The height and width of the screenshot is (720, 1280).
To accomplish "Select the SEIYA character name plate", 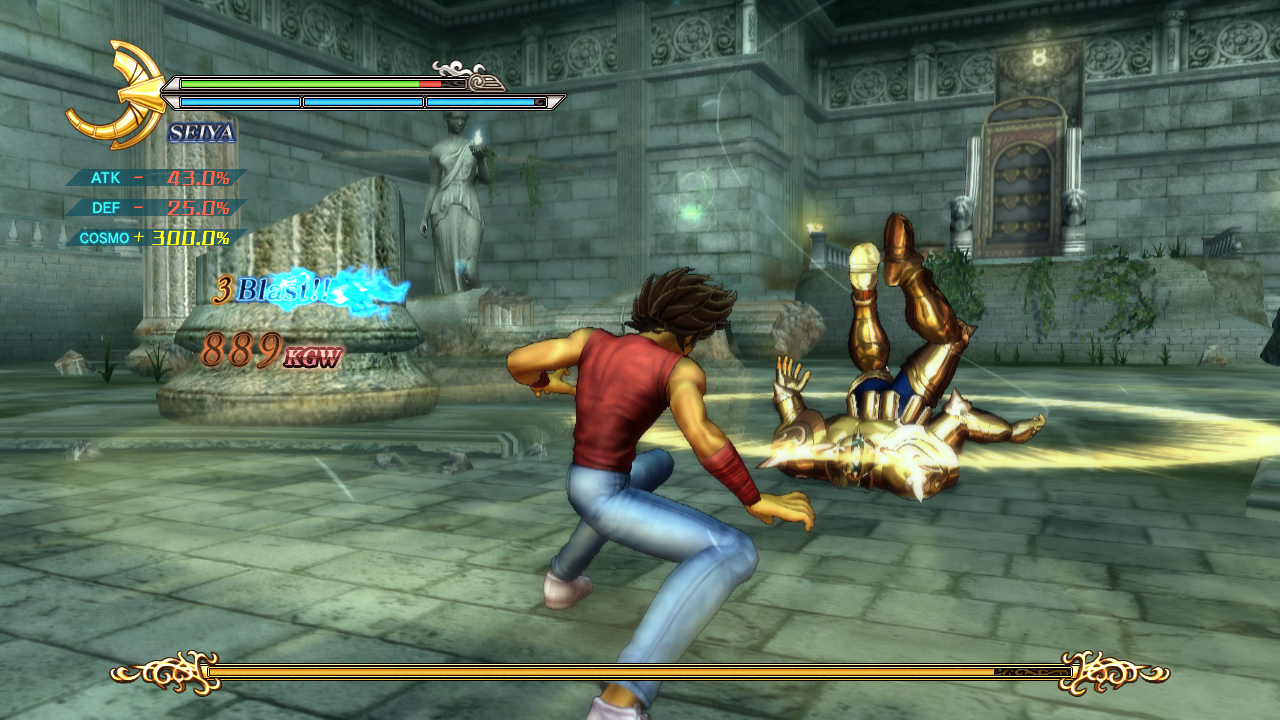I will [x=202, y=132].
